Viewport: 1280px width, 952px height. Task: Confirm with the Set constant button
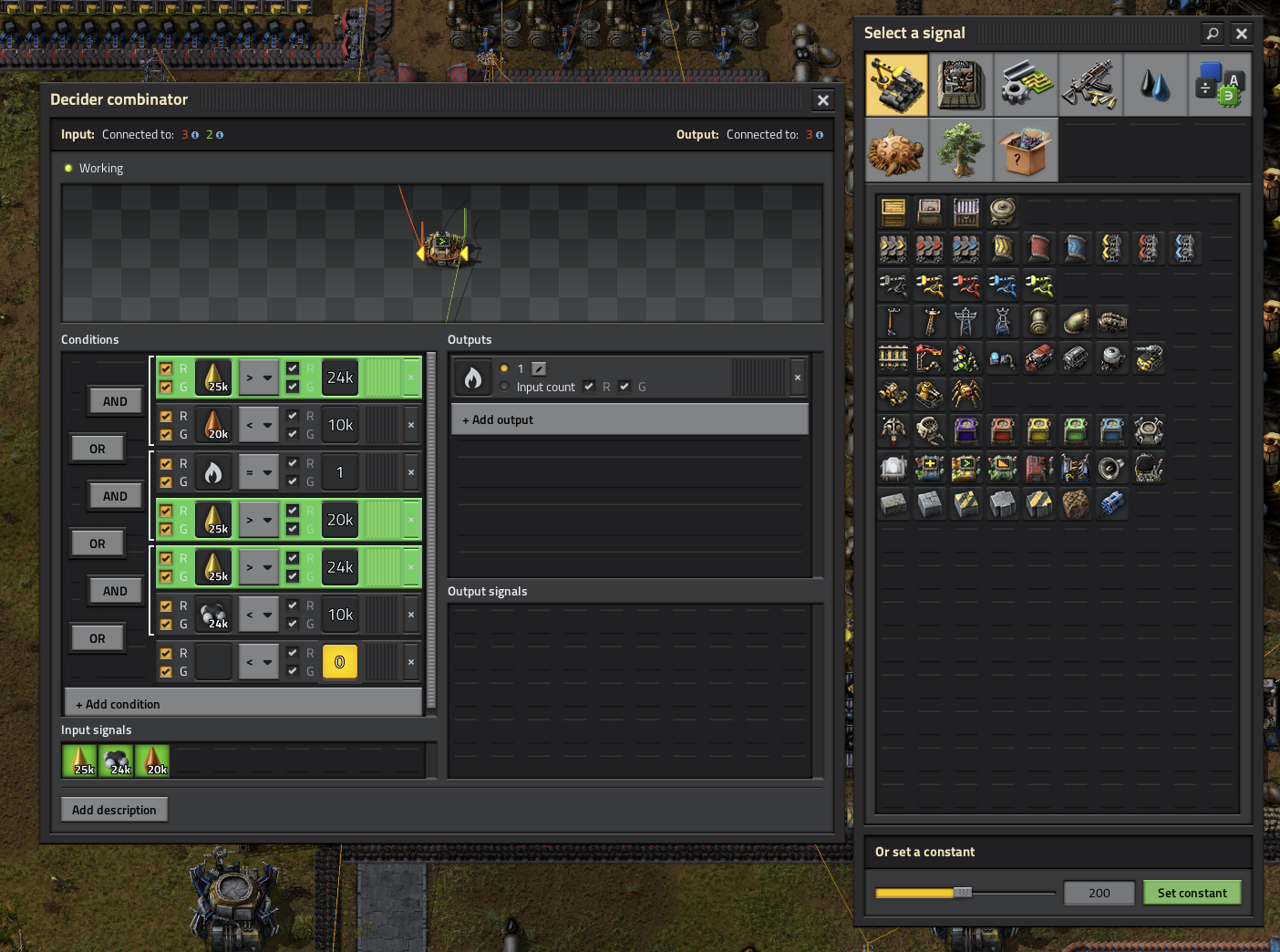coord(1192,893)
